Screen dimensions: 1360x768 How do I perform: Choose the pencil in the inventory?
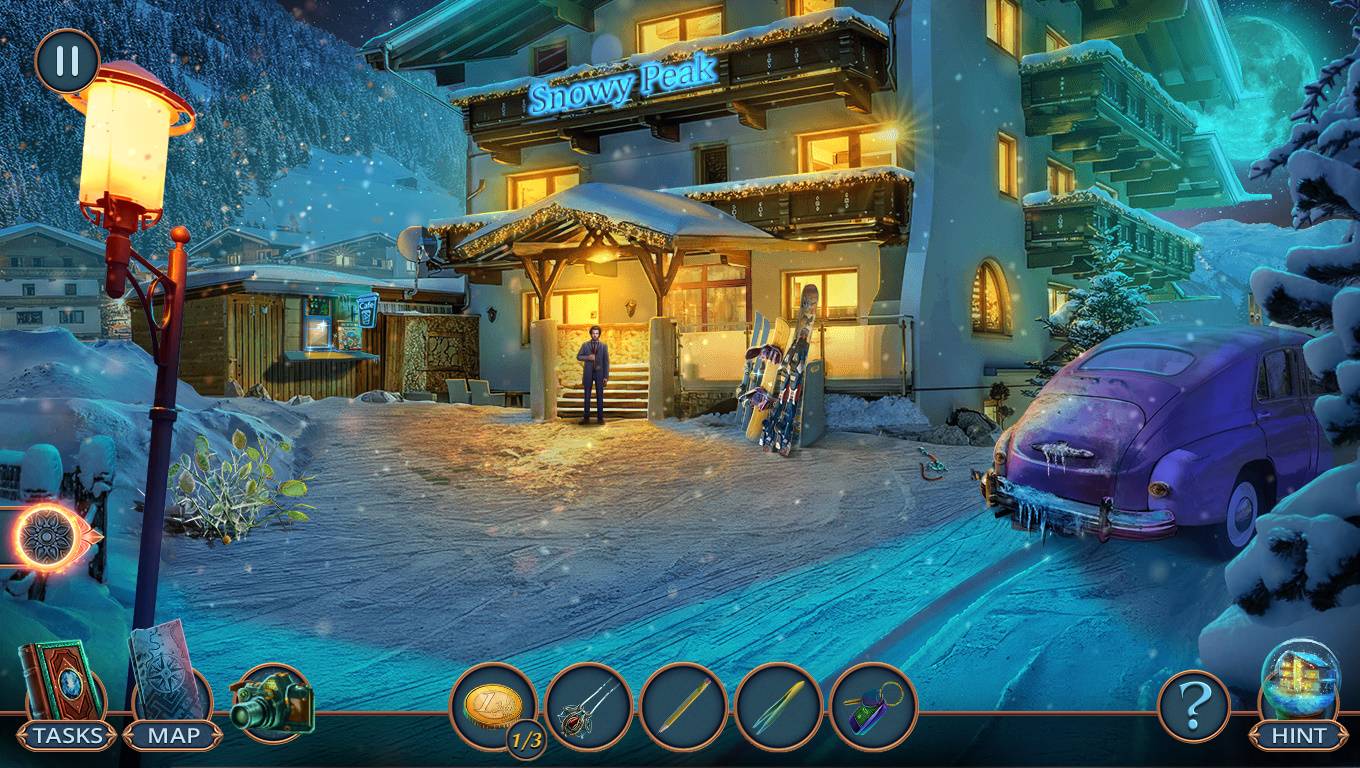point(683,707)
